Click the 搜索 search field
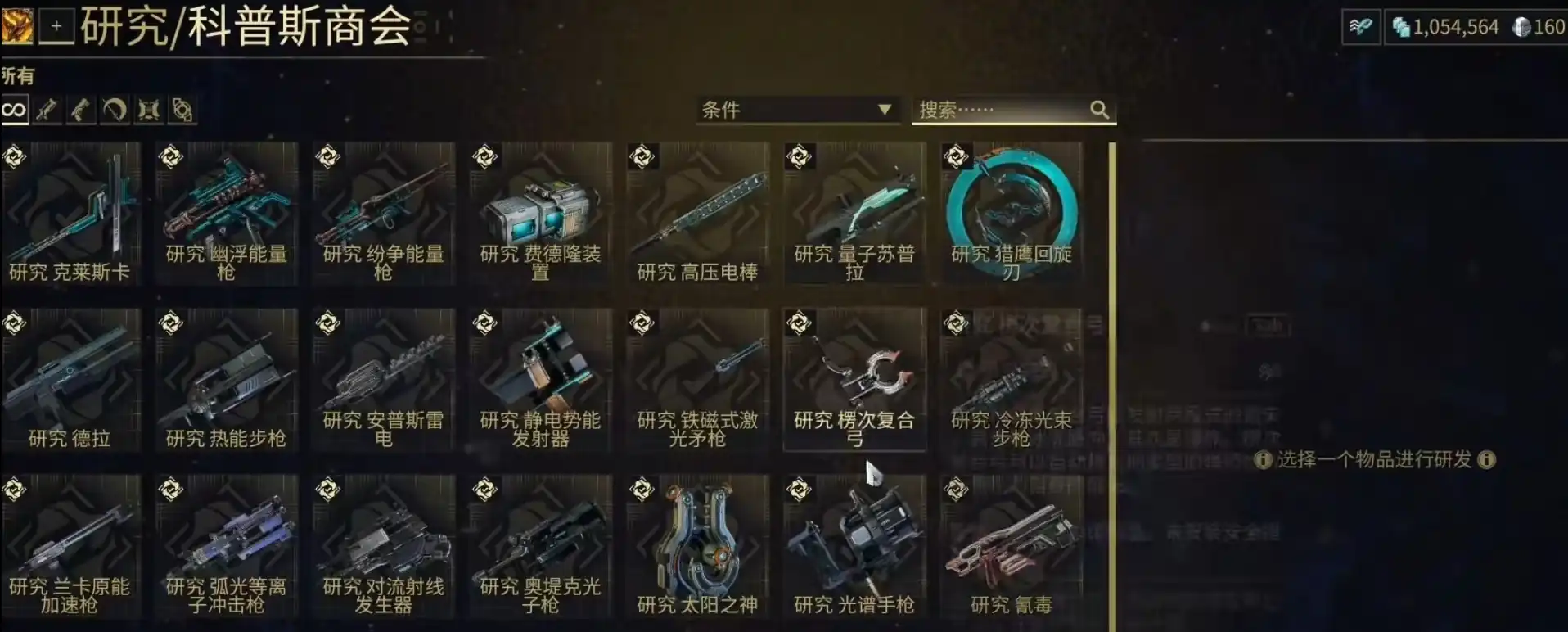The image size is (1568, 632). click(1003, 110)
